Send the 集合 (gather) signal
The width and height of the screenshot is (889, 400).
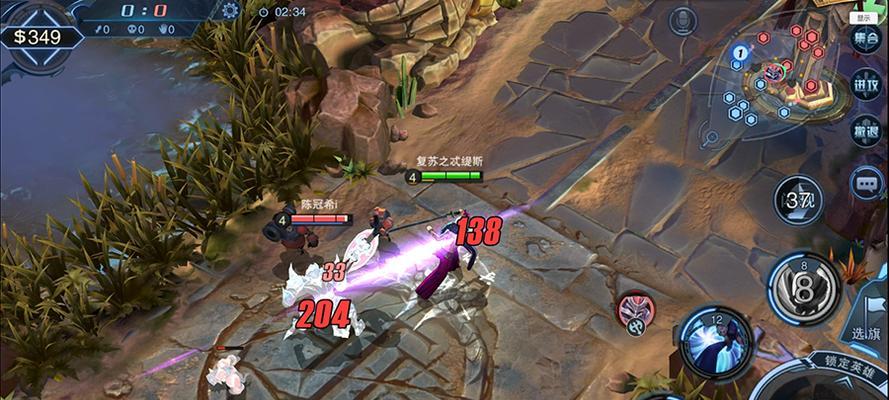866,39
